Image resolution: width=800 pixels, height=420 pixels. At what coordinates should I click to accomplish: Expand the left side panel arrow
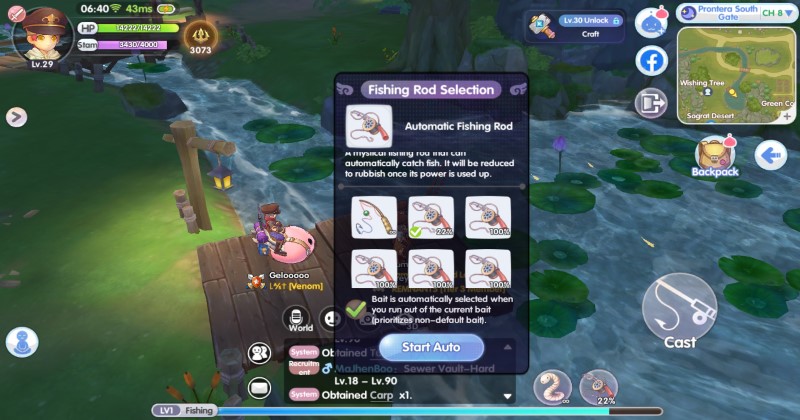point(15,117)
